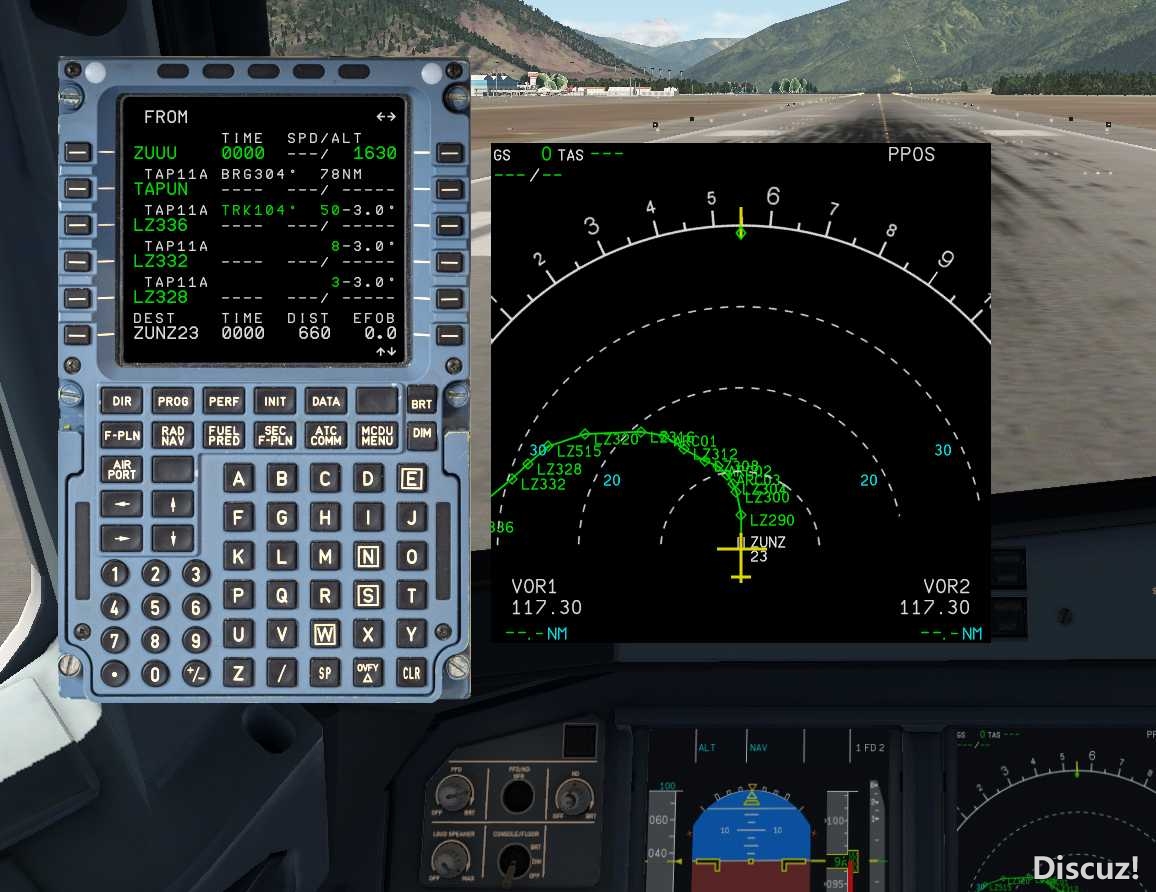Open the F-PLN flight plan page

point(122,435)
